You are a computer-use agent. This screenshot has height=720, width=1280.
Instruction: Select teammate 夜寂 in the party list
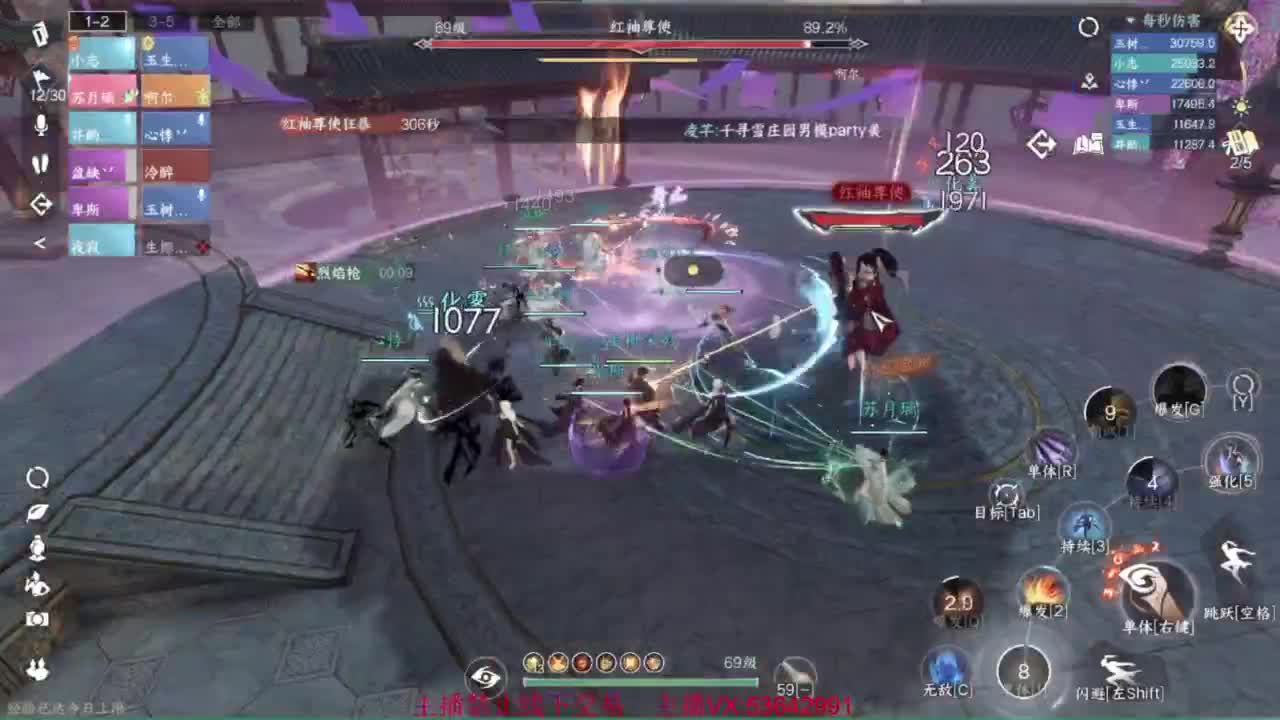coord(100,246)
